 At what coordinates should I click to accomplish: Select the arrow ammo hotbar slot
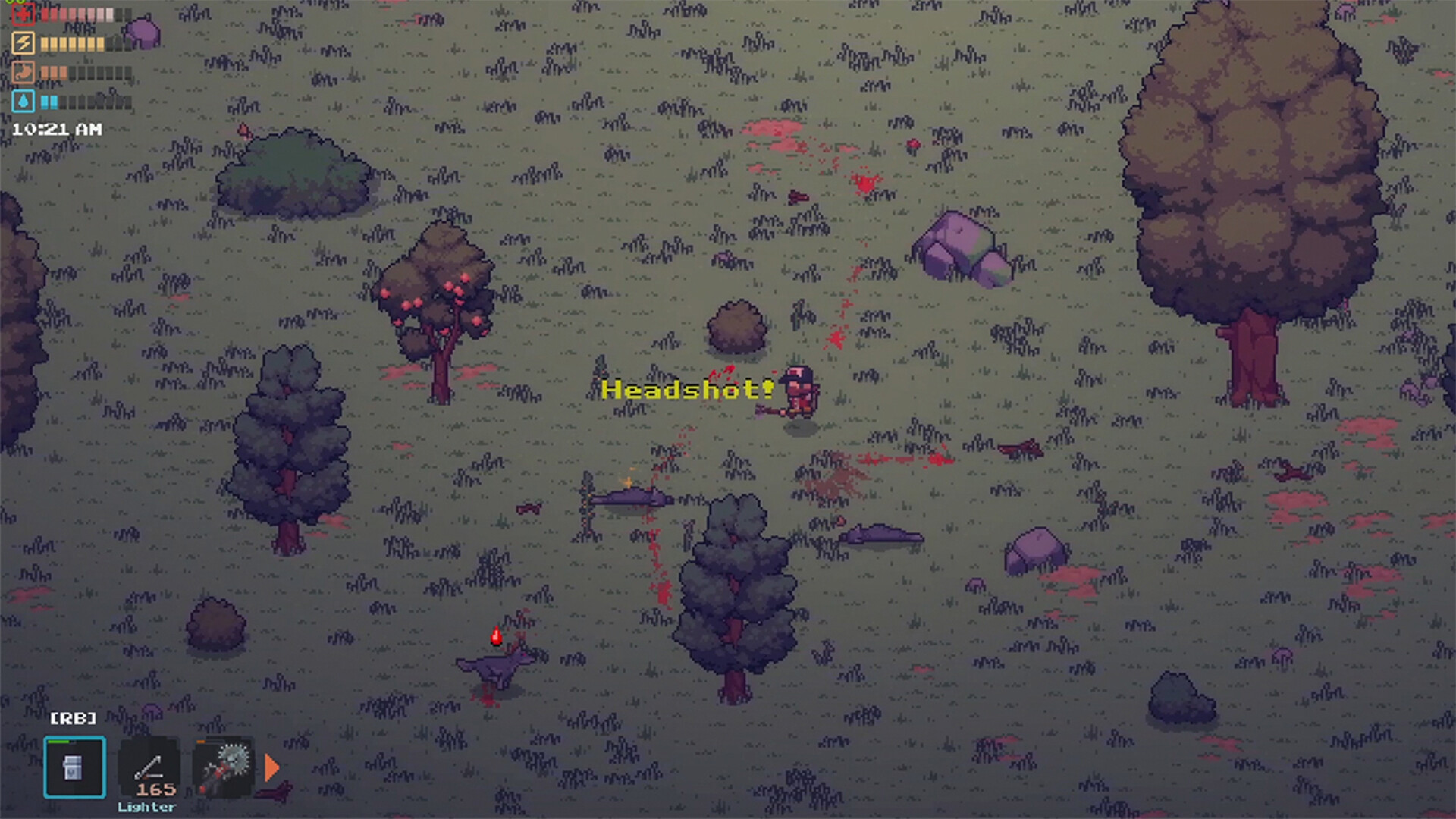pyautogui.click(x=149, y=766)
